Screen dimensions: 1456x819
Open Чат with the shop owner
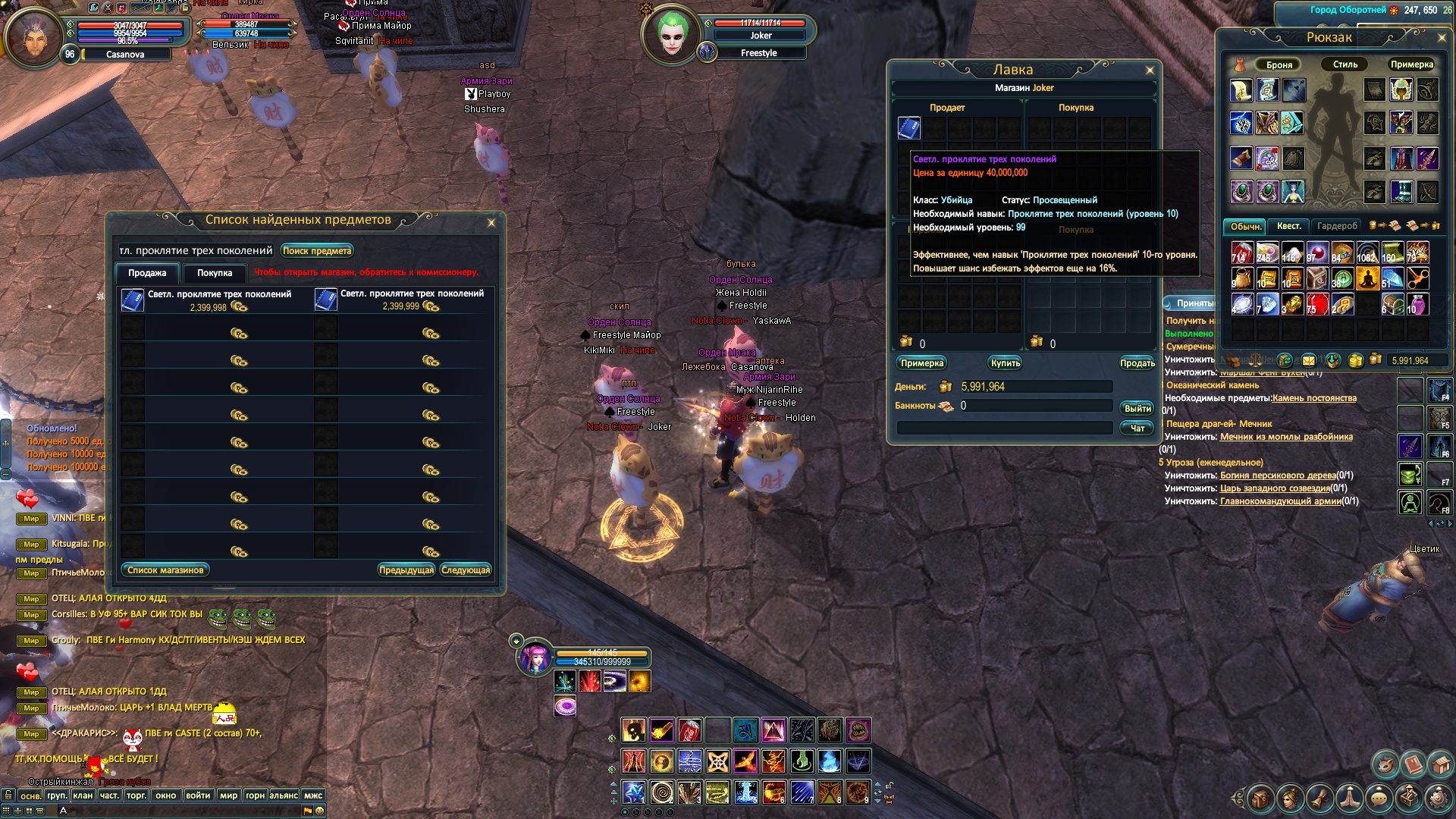(x=1137, y=428)
